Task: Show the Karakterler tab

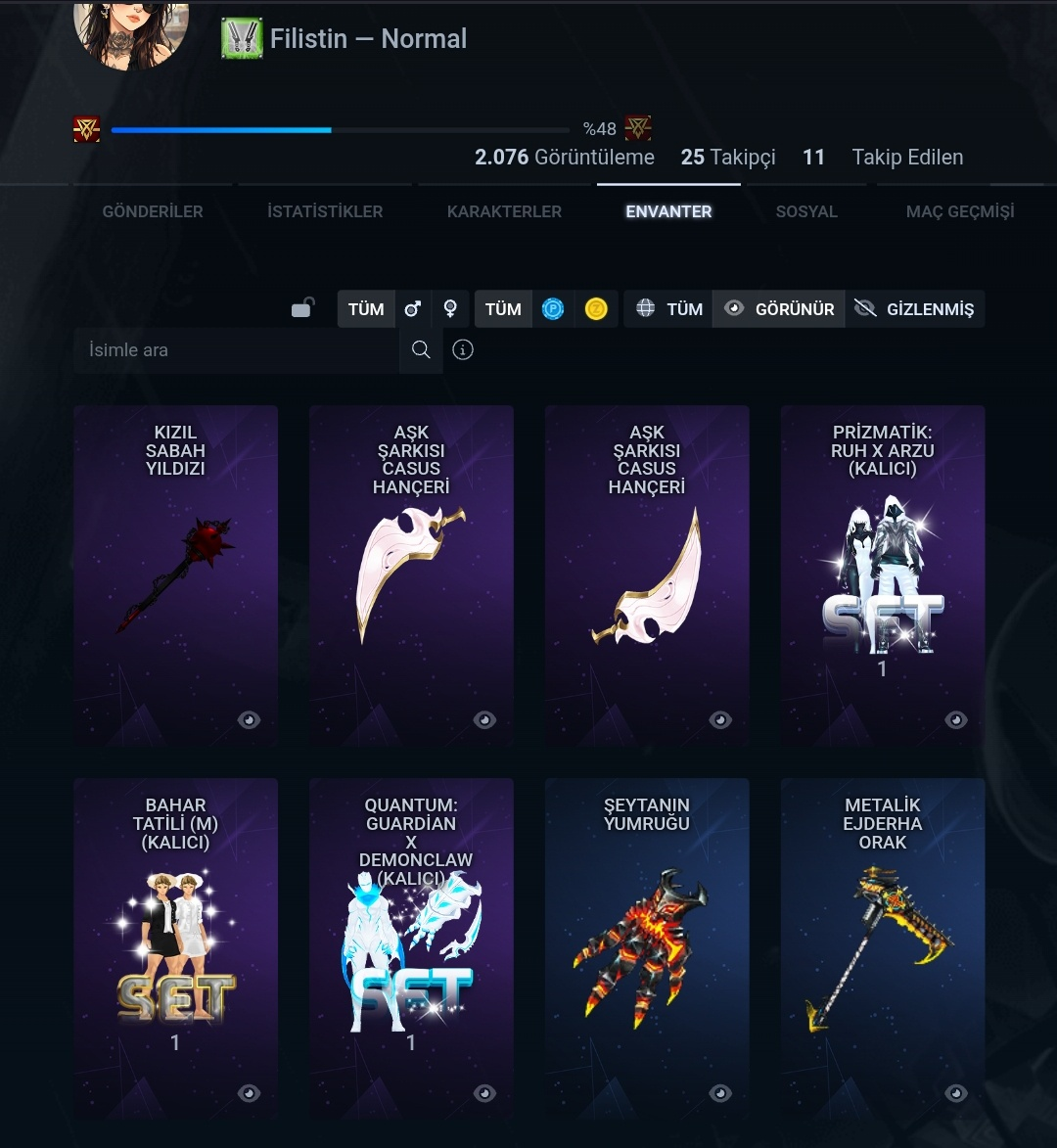Action: point(504,211)
